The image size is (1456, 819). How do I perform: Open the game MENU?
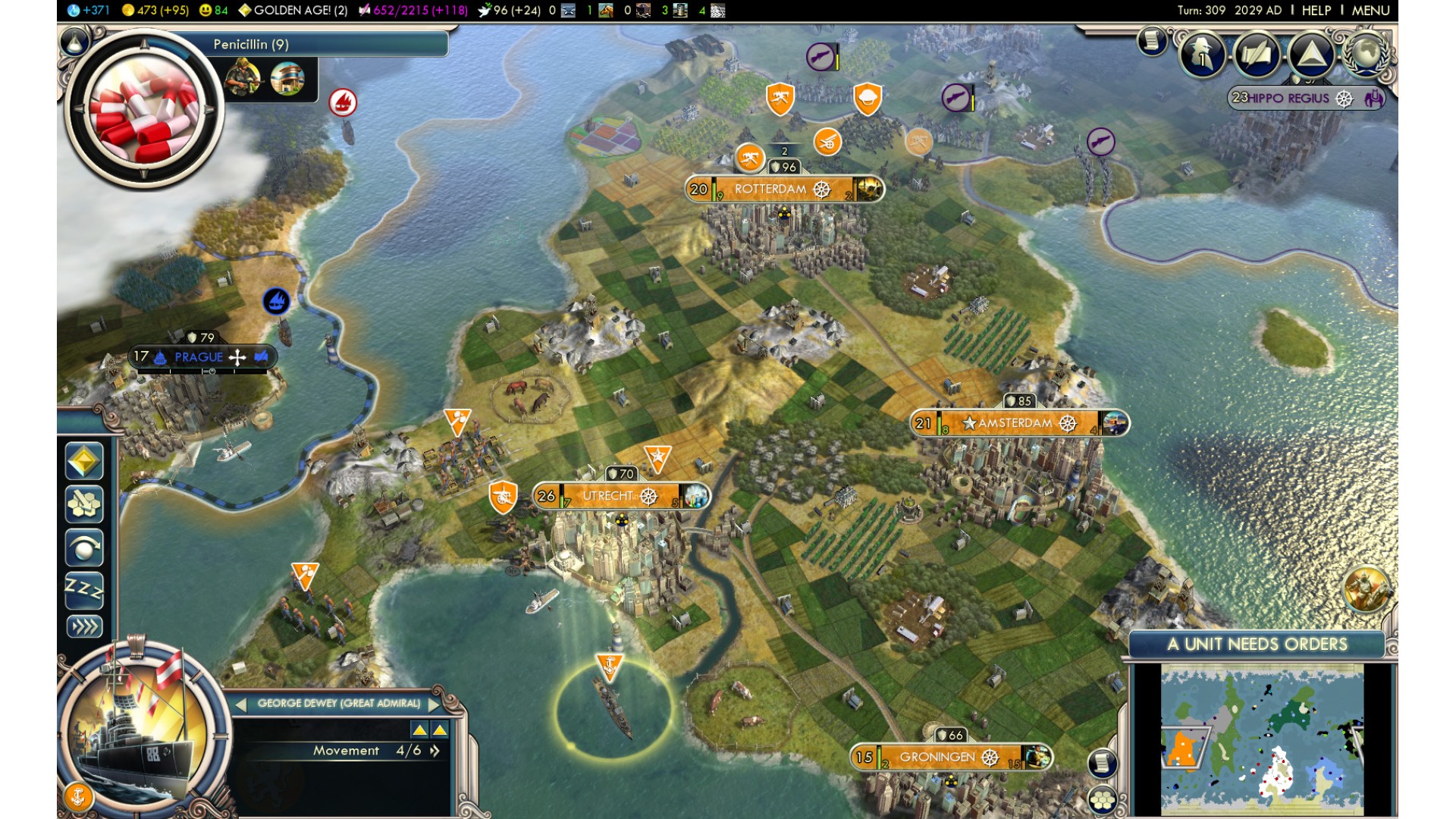coord(1370,11)
